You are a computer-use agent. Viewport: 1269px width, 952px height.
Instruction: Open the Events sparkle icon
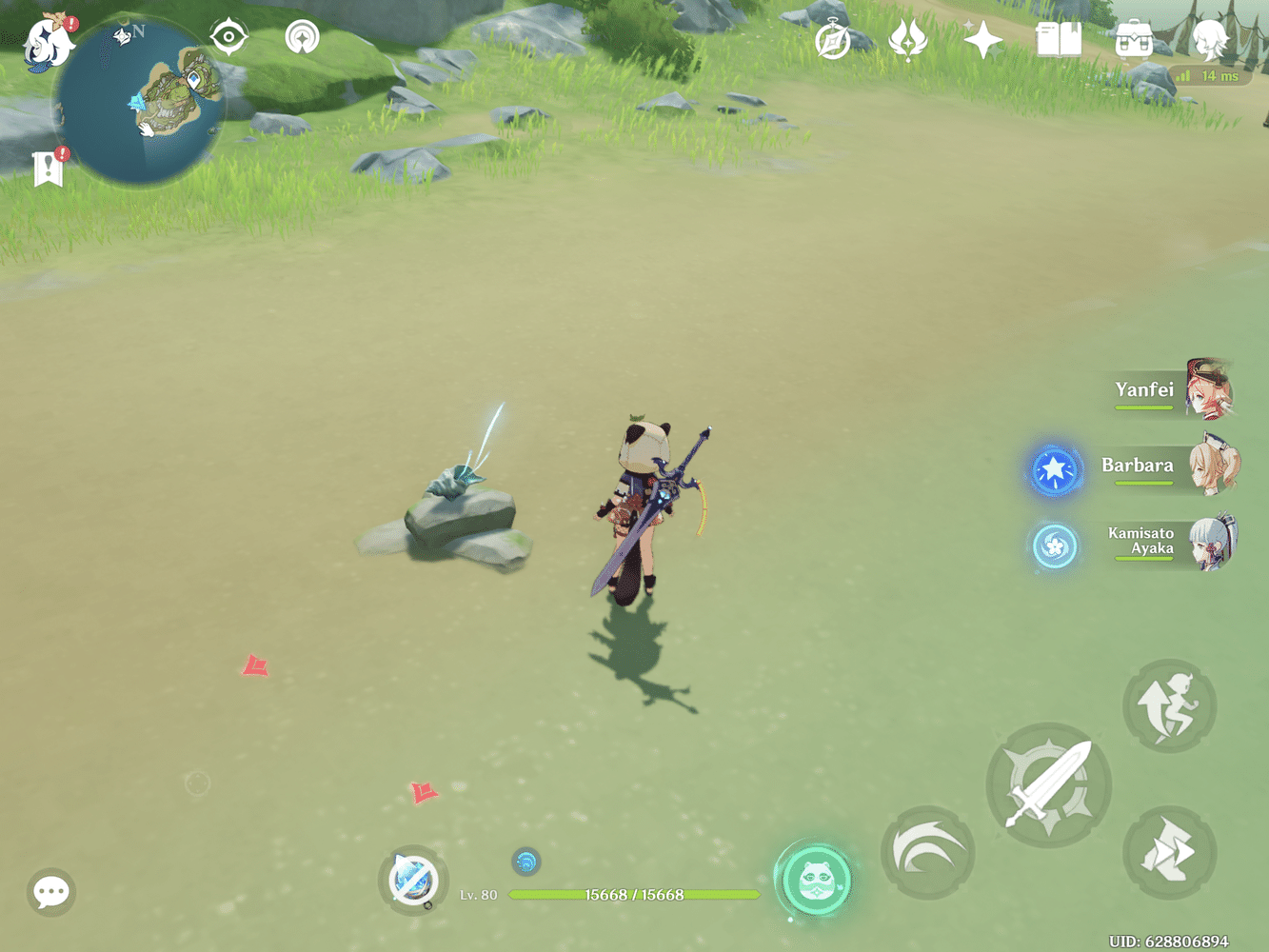982,39
